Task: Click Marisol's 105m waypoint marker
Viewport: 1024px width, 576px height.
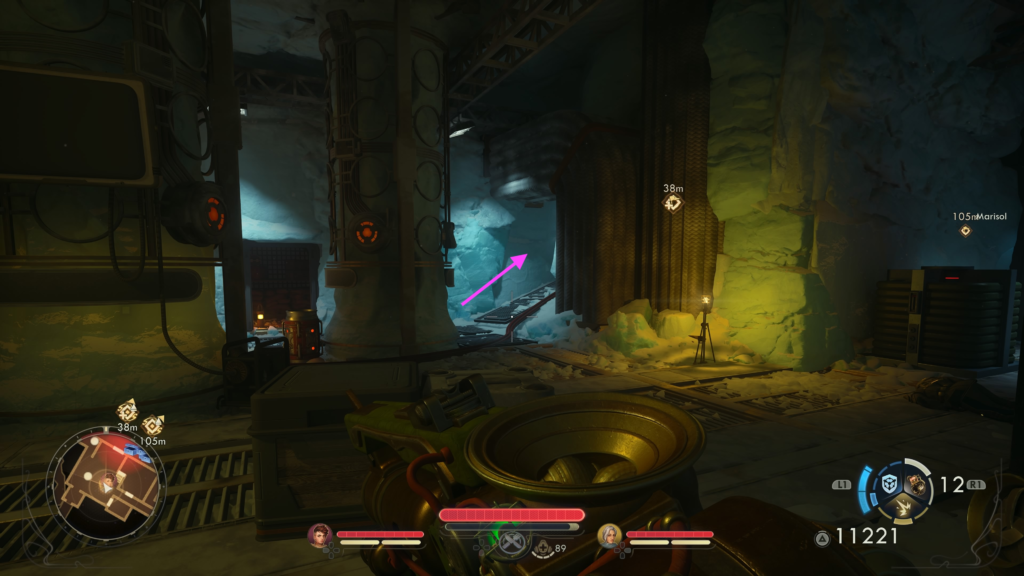Action: (x=965, y=231)
